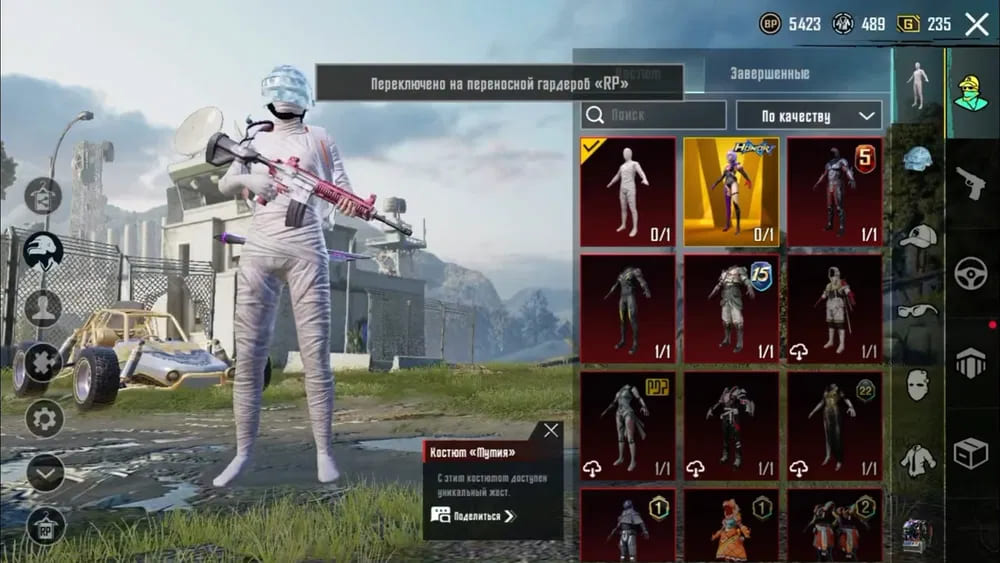Image resolution: width=1000 pixels, height=563 pixels.
Task: Choose the gold Honor costume tile
Action: click(x=731, y=192)
